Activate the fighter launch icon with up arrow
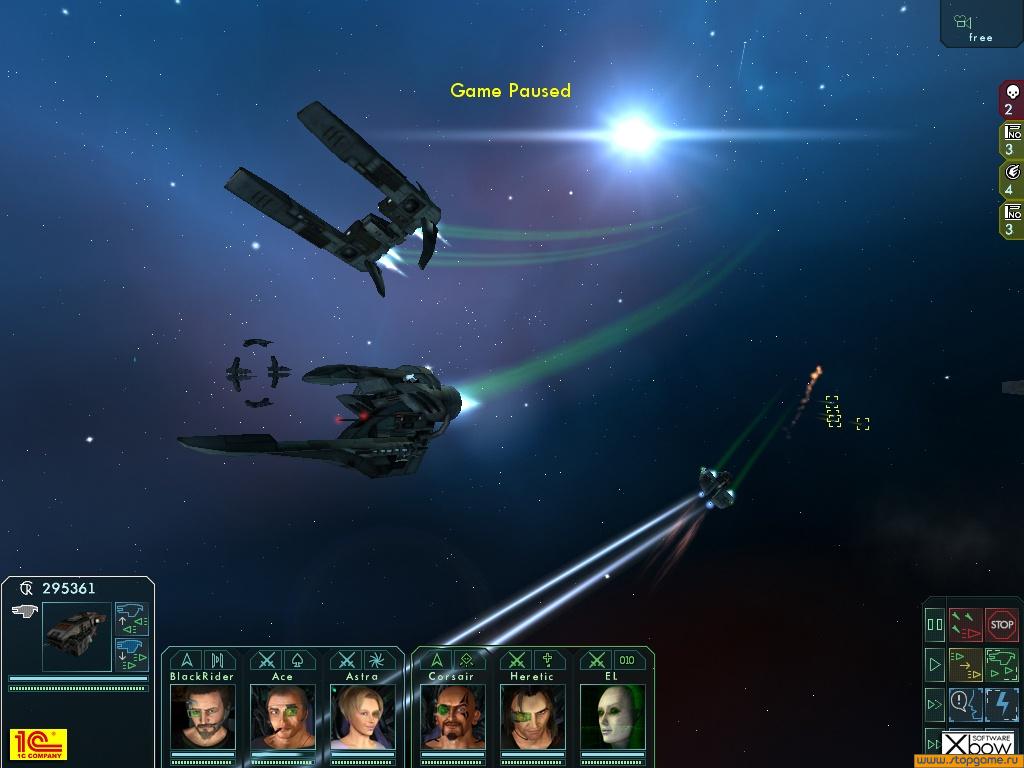Image resolution: width=1024 pixels, height=768 pixels. tap(132, 619)
